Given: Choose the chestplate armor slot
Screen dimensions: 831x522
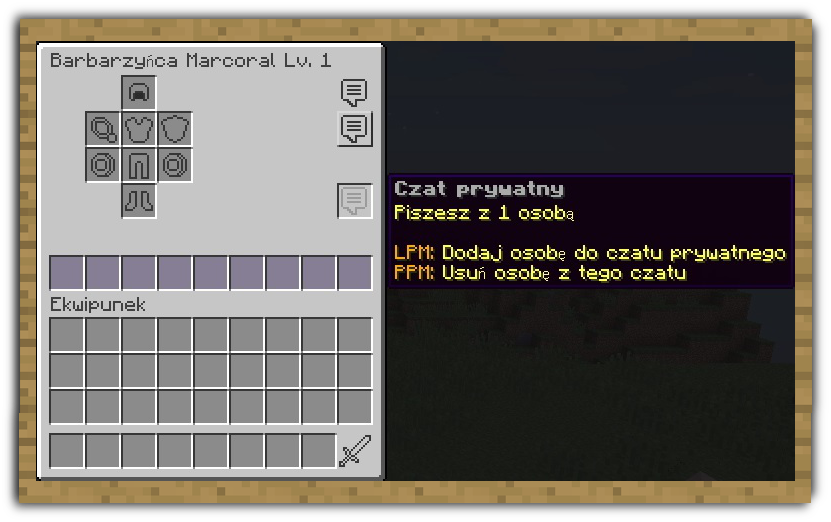Looking at the screenshot, I should point(138,129).
